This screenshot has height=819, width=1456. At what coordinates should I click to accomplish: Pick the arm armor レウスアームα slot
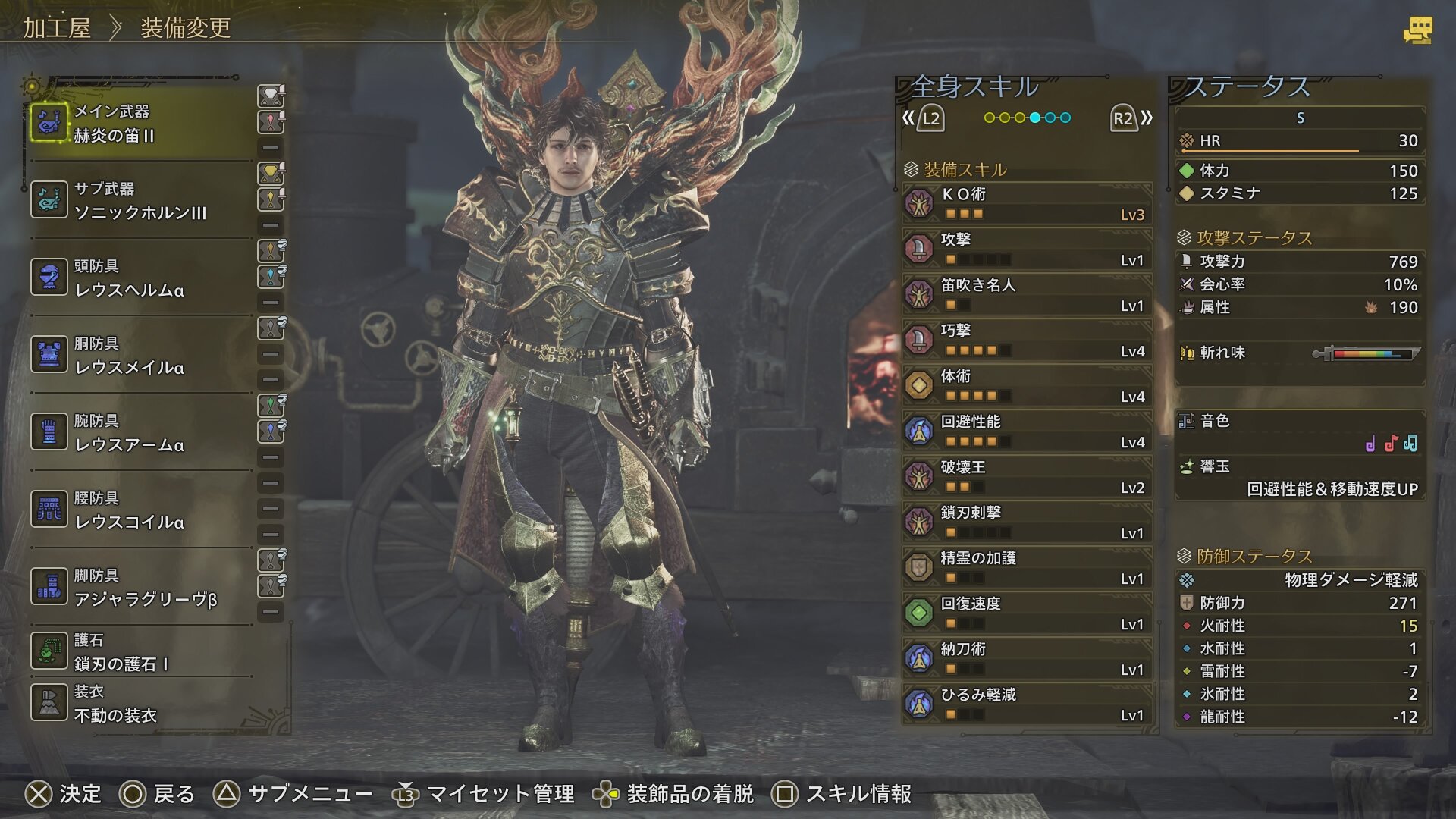pos(140,432)
